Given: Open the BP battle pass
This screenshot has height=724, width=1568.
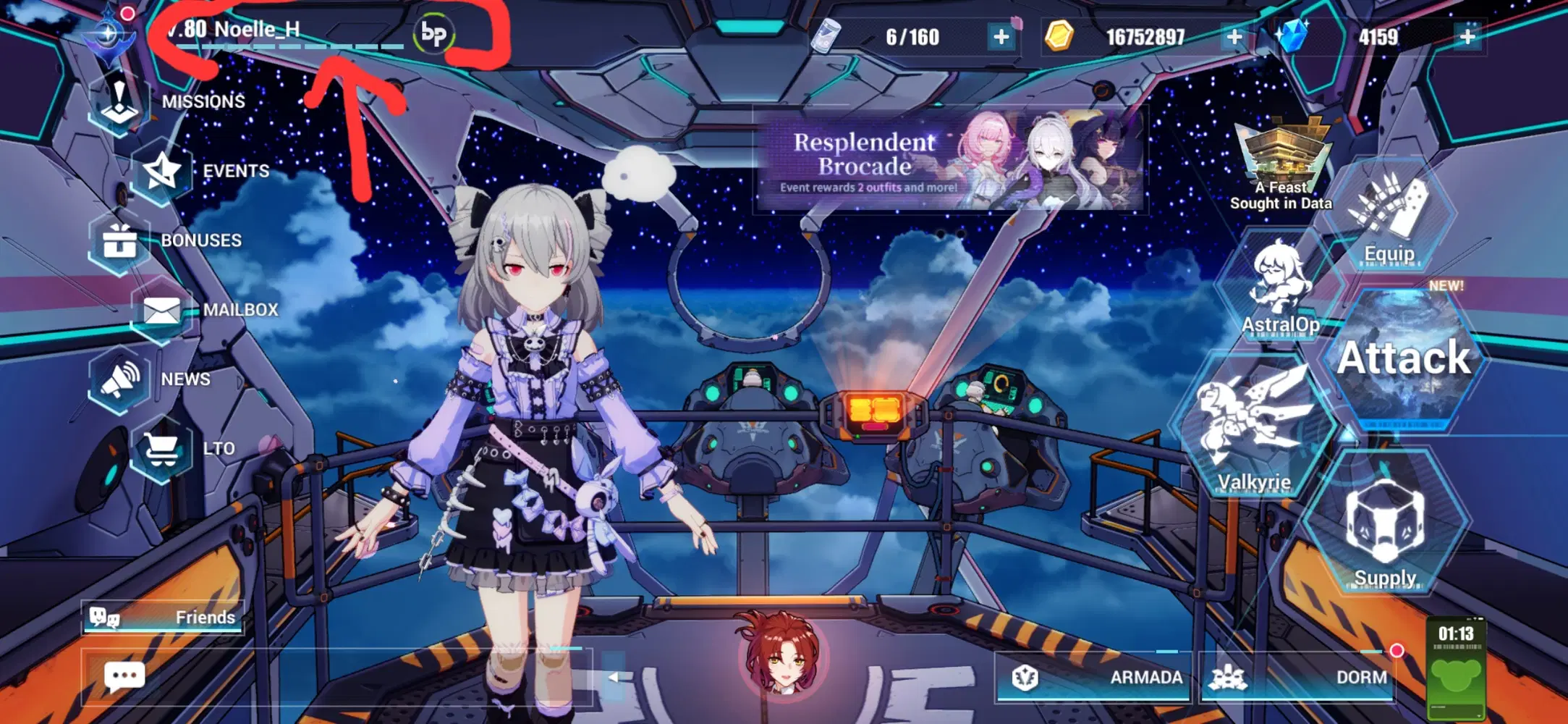Looking at the screenshot, I should (x=432, y=32).
